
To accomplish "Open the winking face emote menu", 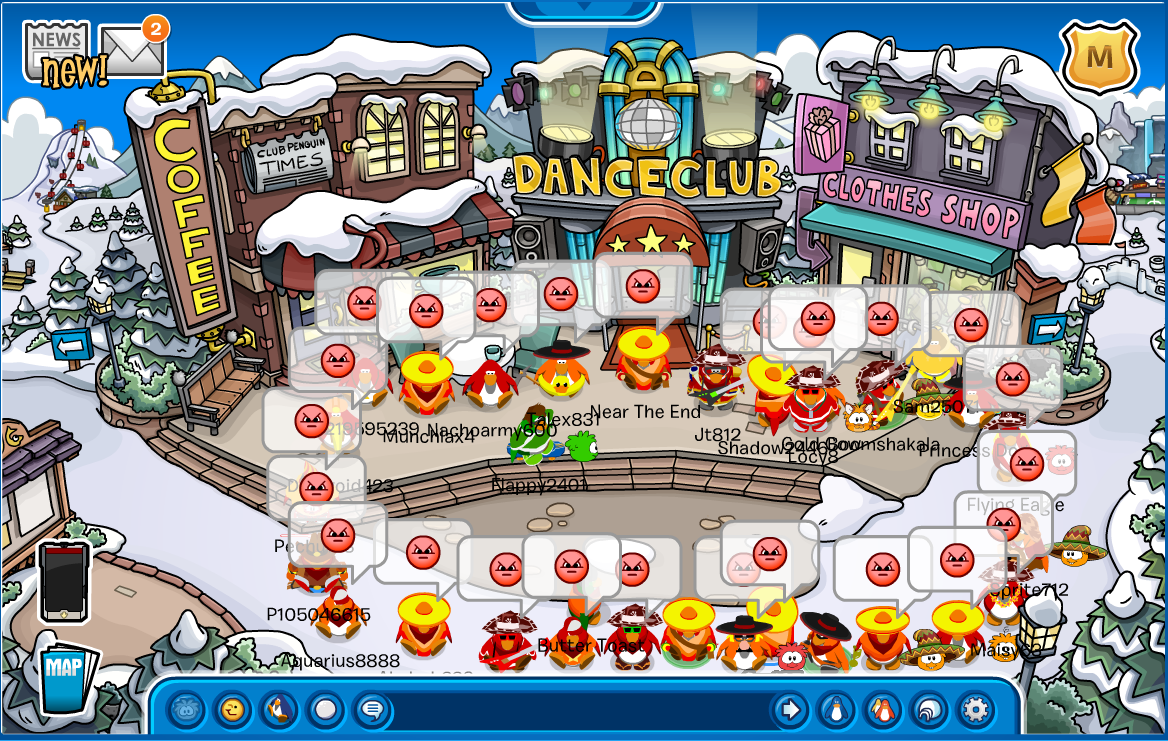I will coord(232,711).
